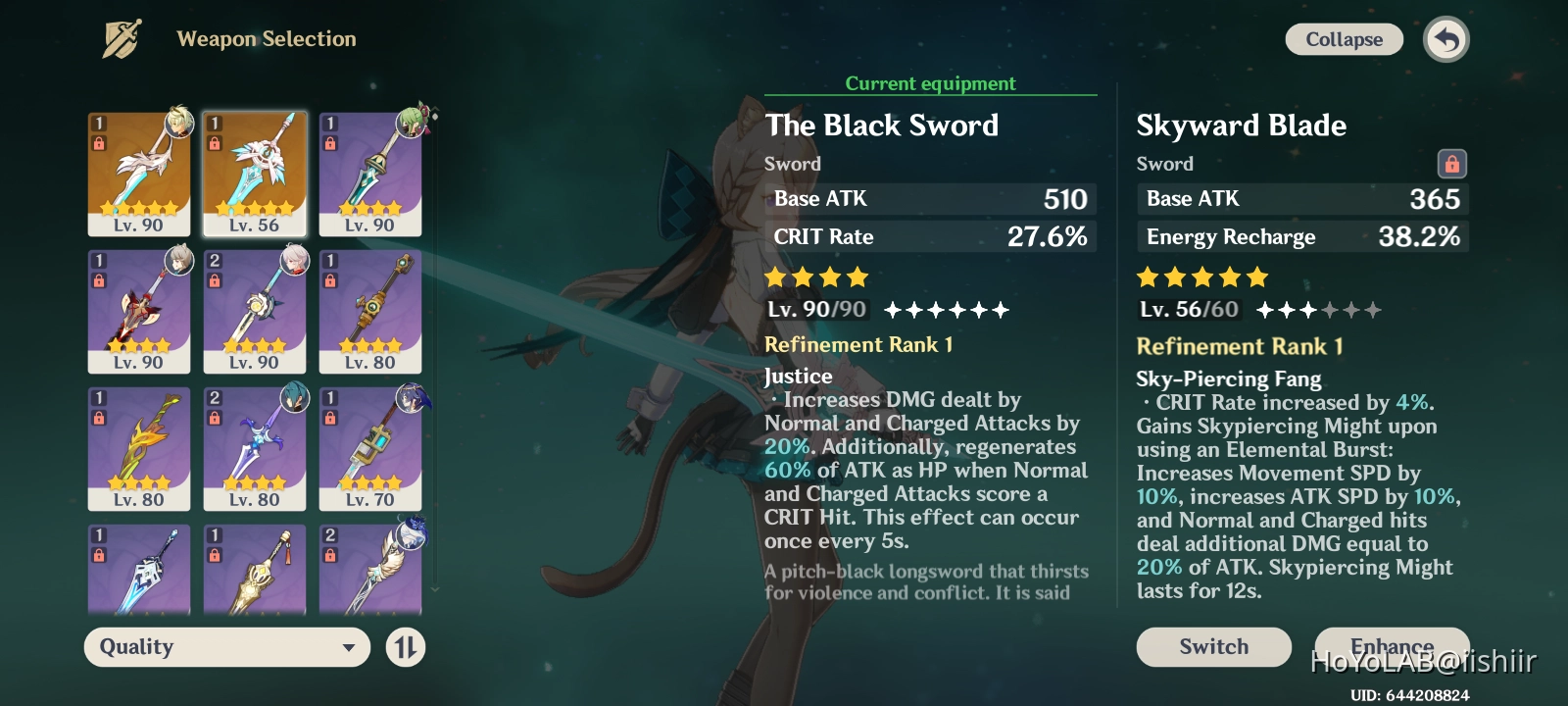1568x706 pixels.
Task: Toggle the lock on Skyward Blade
Action: click(1451, 164)
